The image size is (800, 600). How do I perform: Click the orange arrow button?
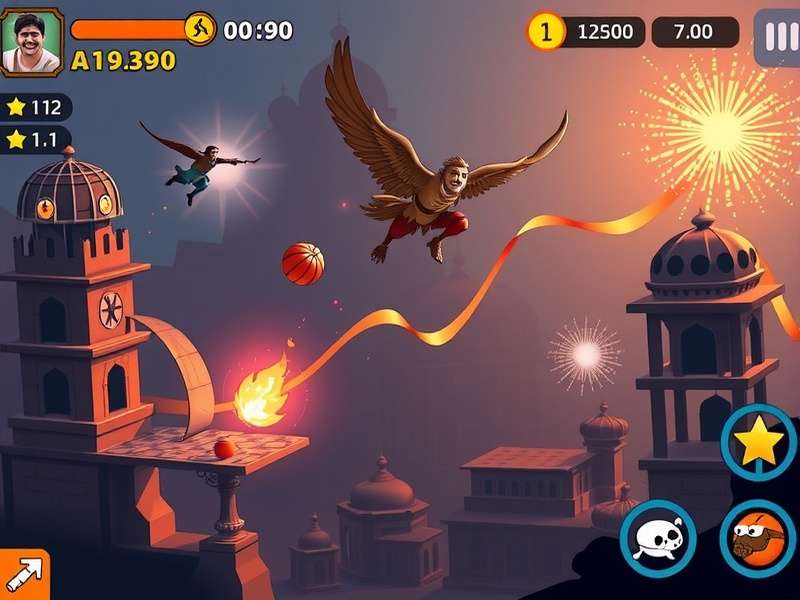[x=23, y=575]
